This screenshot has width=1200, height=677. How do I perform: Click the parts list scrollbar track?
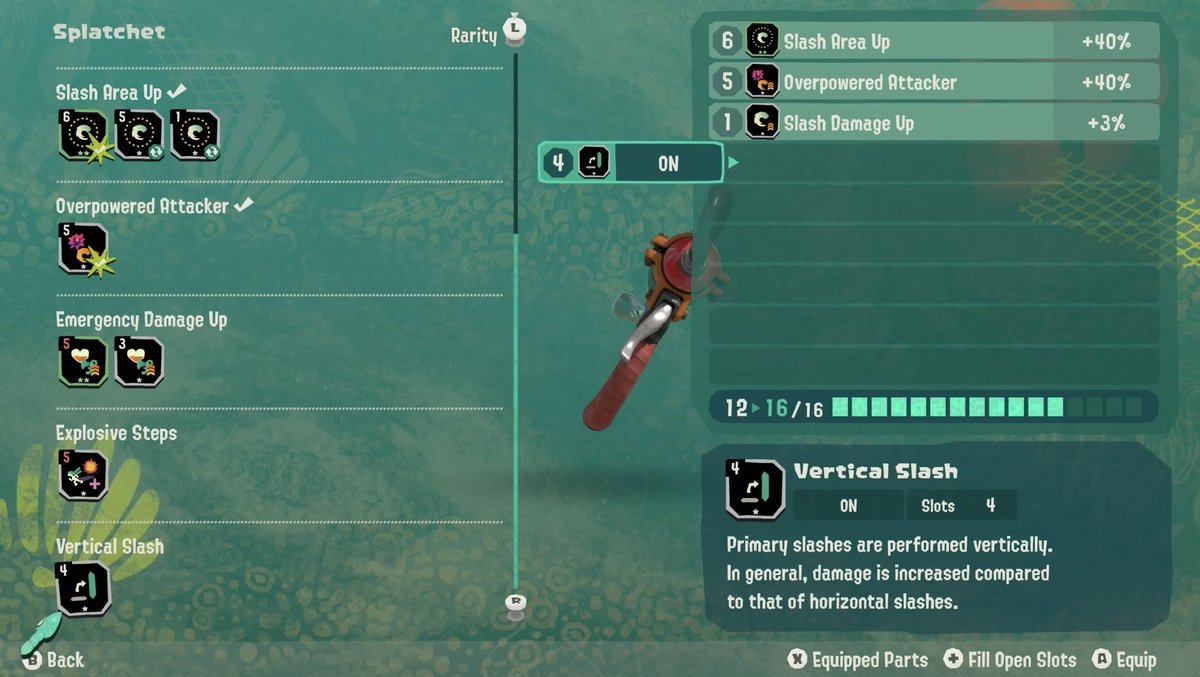click(x=516, y=400)
